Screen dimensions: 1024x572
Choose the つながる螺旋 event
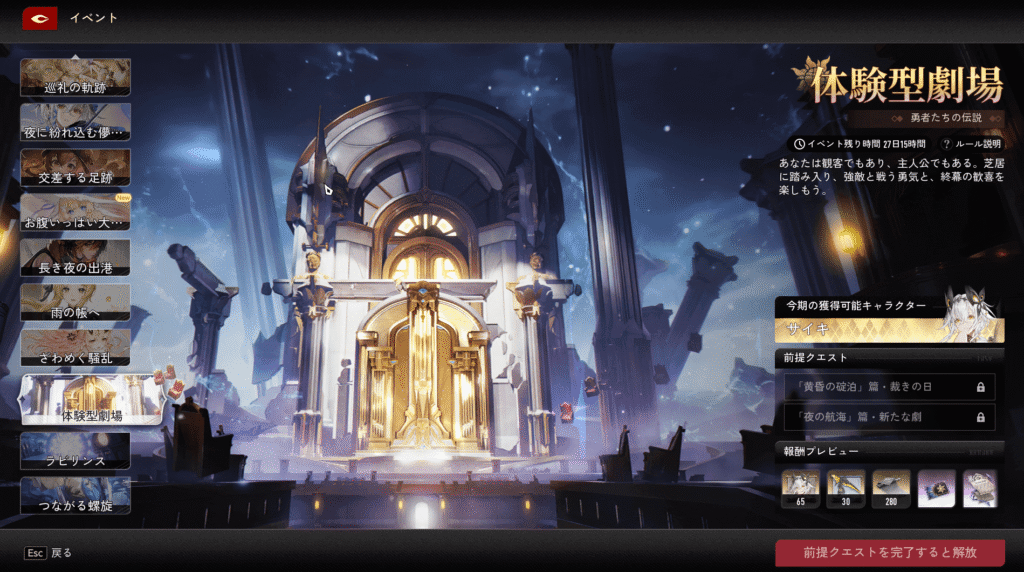click(x=75, y=495)
